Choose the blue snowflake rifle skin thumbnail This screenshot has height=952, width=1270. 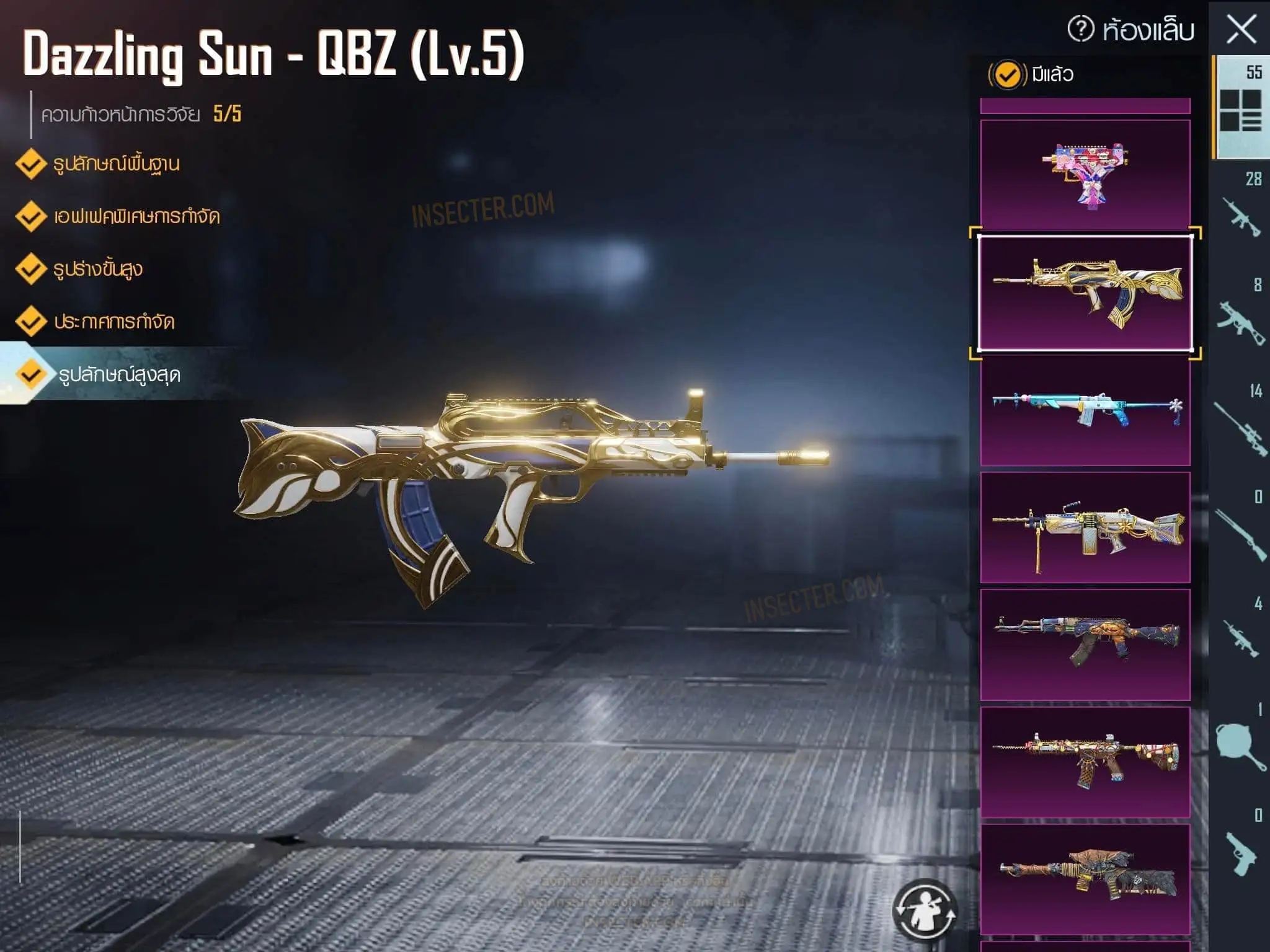[1085, 410]
